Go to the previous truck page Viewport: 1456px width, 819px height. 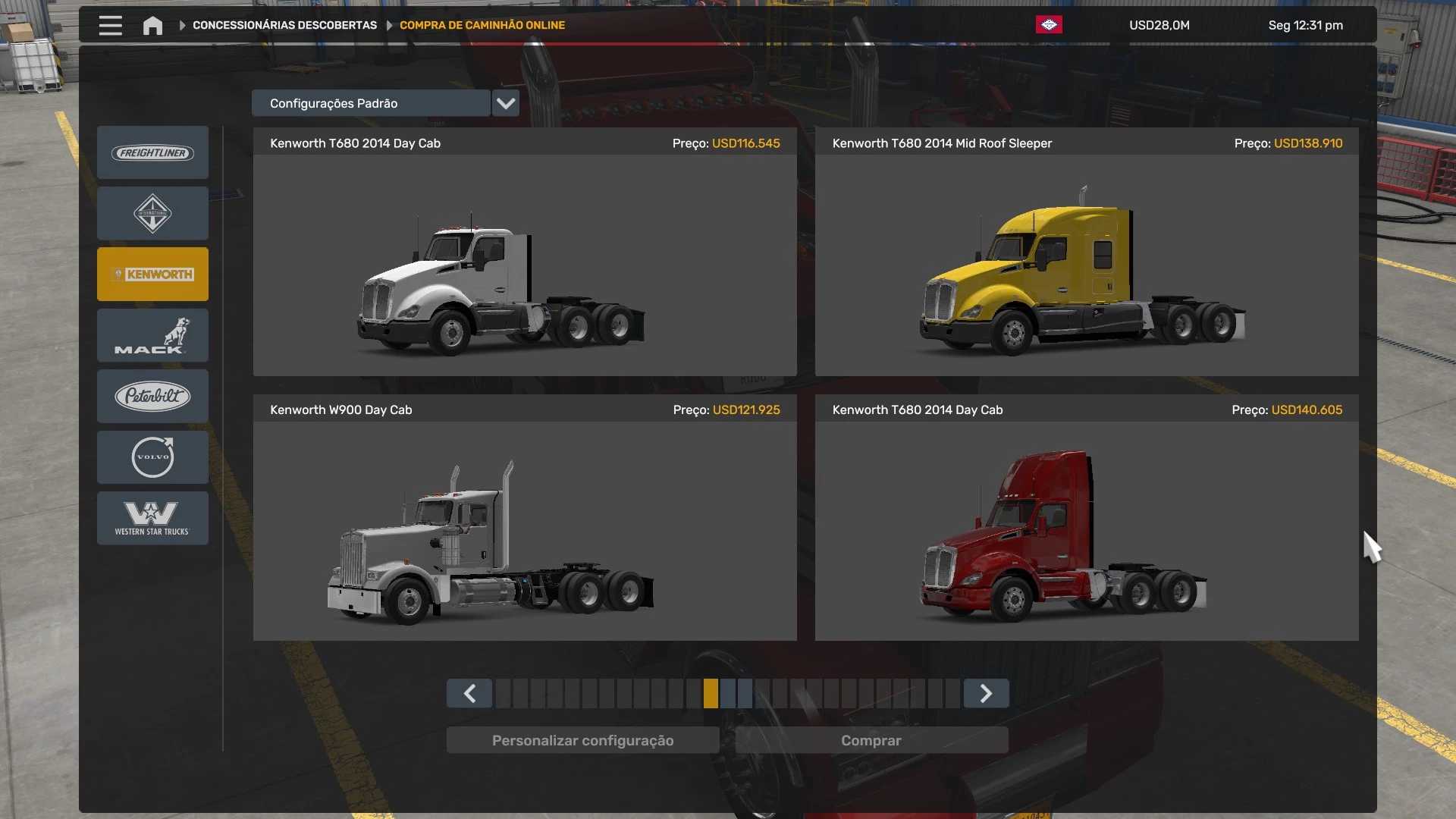tap(469, 694)
